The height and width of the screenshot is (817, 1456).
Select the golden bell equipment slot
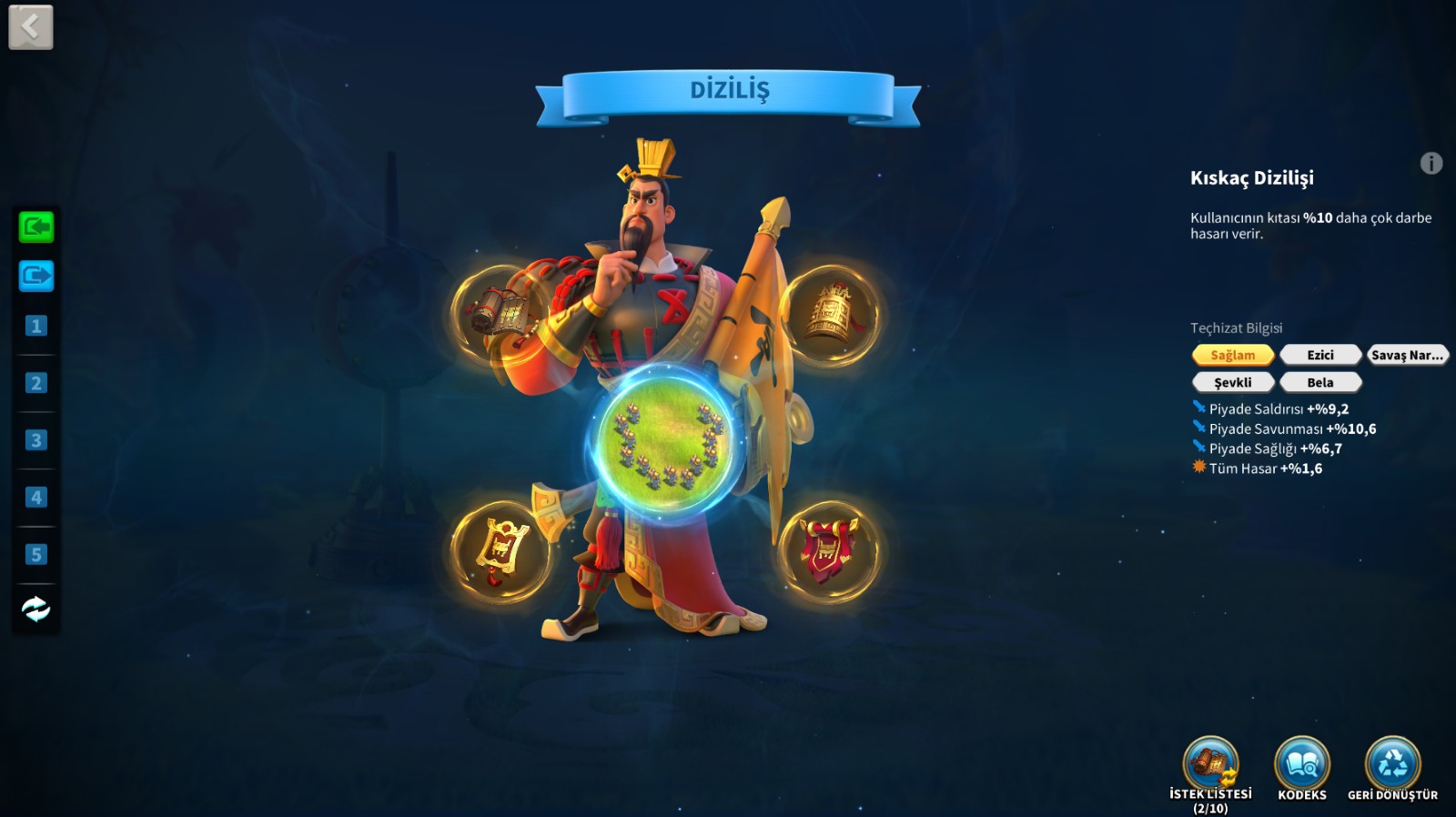pos(829,315)
